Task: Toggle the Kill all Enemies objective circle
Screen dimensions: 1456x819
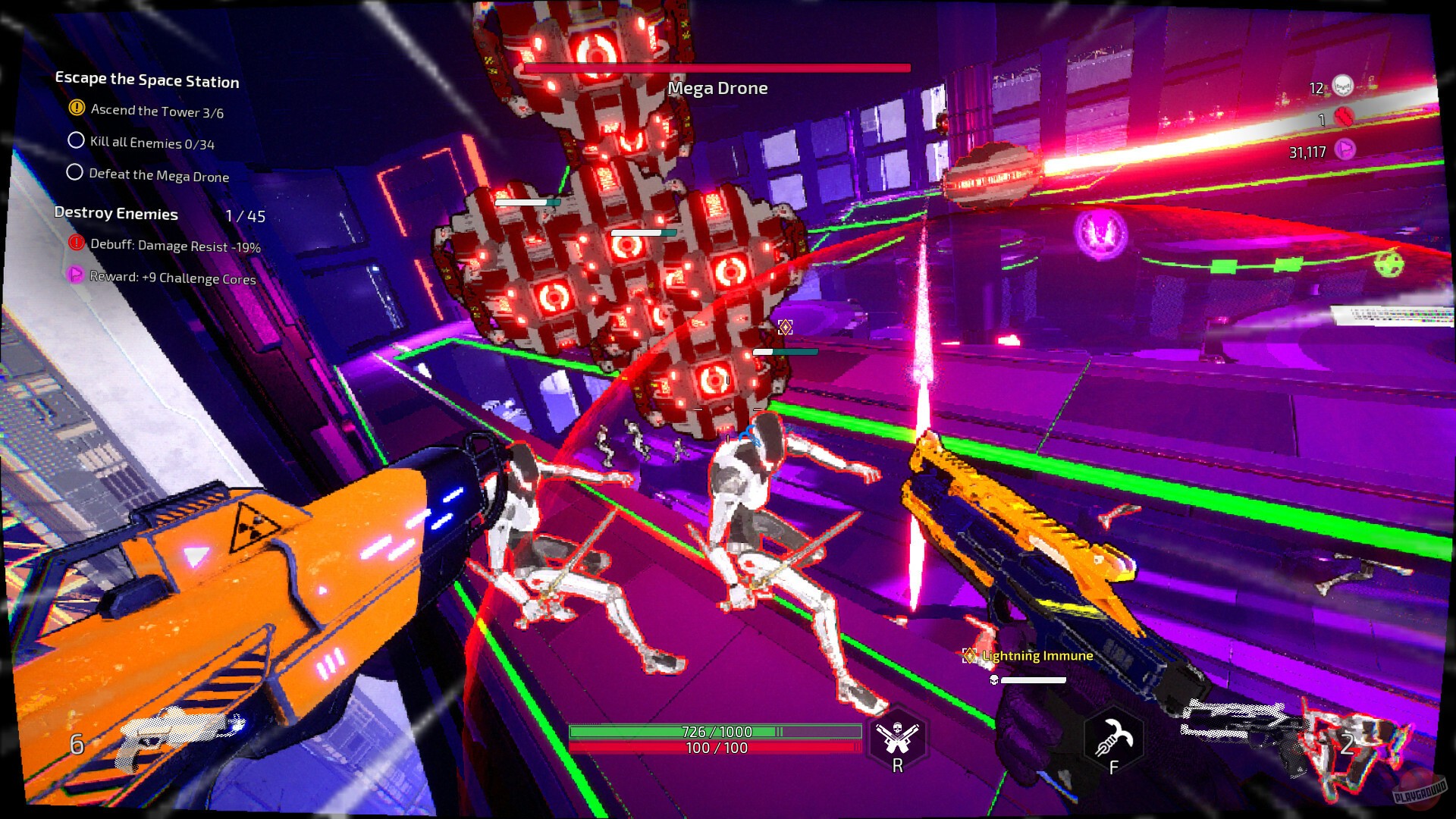Action: click(x=74, y=140)
